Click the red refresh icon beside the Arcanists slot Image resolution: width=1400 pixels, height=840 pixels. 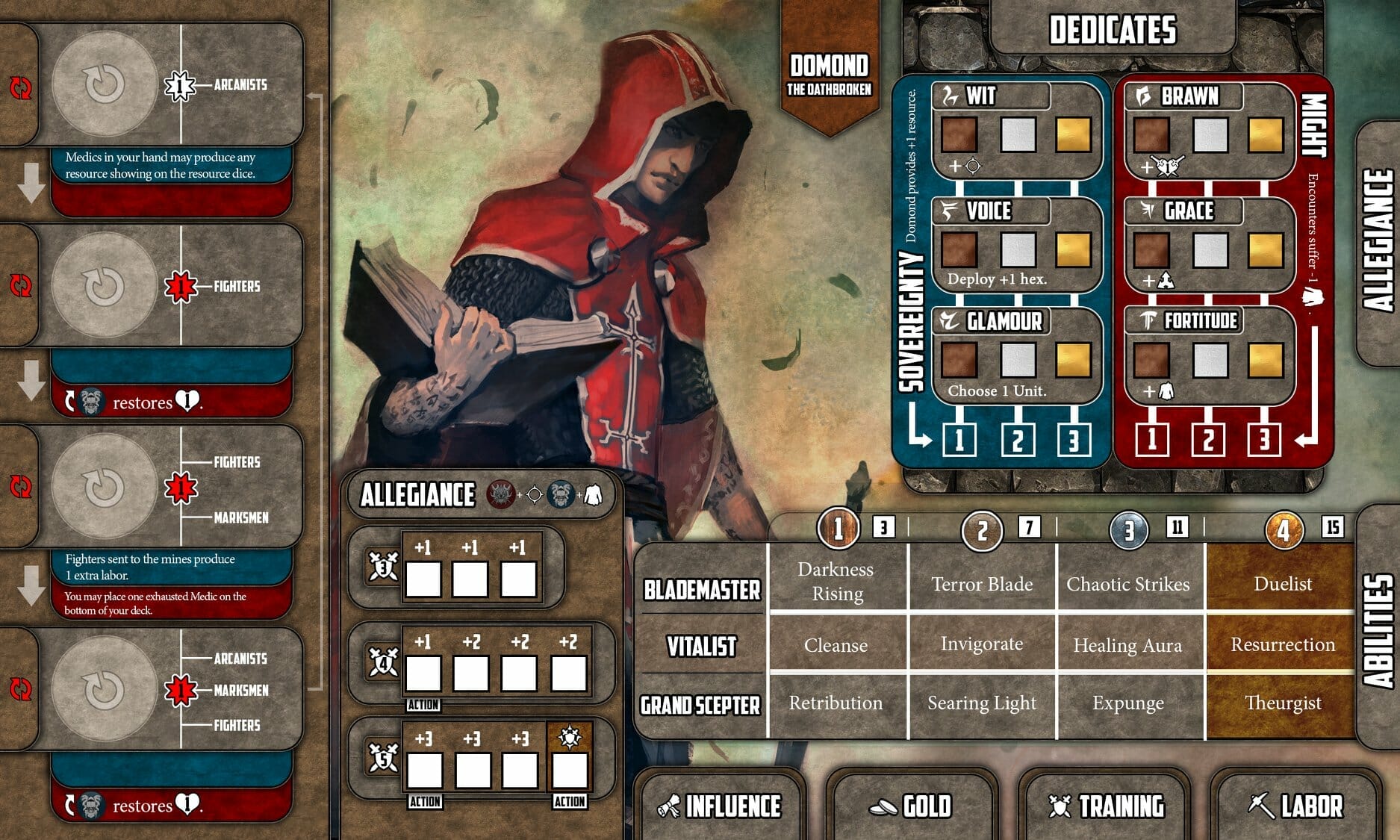click(22, 85)
